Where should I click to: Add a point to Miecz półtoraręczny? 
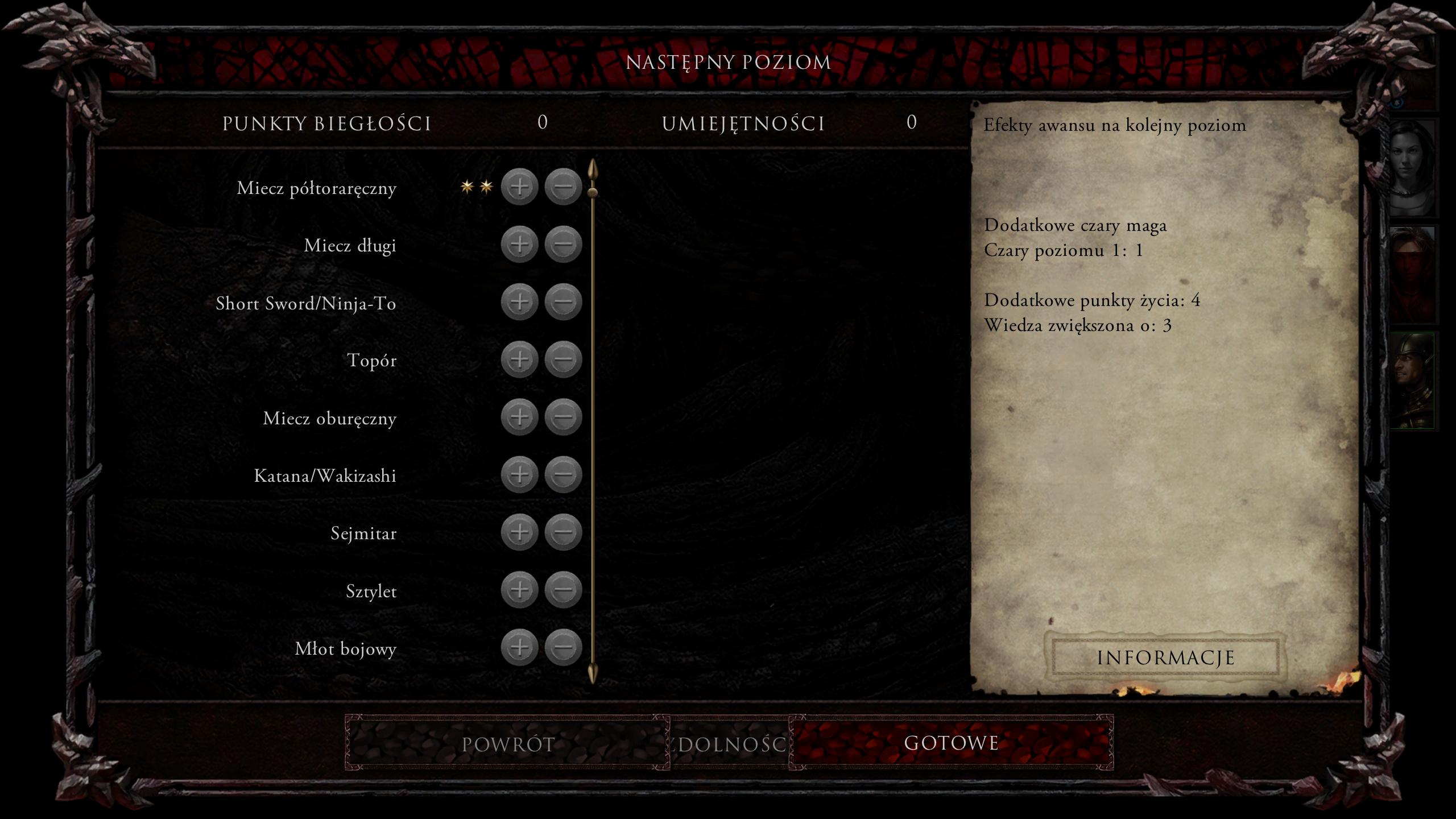pos(519,187)
